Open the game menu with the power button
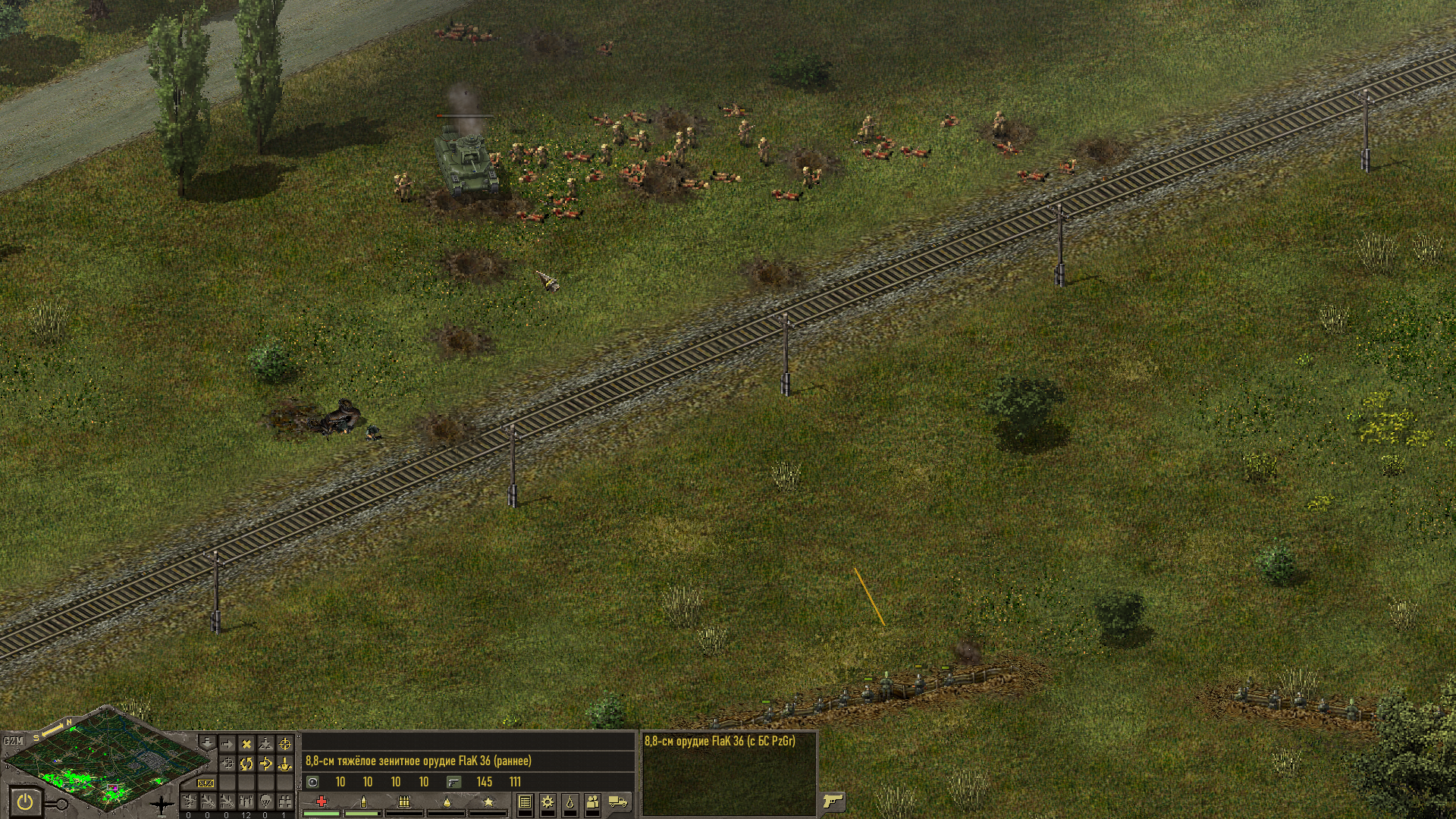 [x=25, y=801]
